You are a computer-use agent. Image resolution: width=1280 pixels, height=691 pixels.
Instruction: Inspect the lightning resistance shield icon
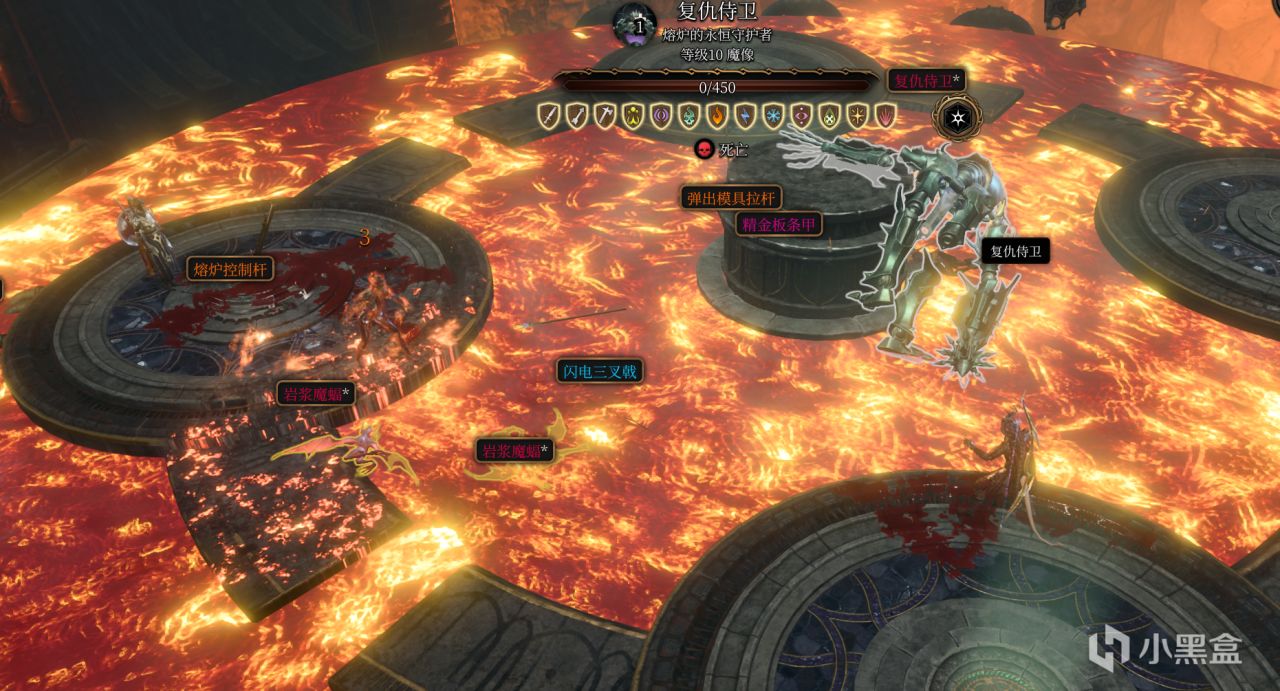coord(745,116)
